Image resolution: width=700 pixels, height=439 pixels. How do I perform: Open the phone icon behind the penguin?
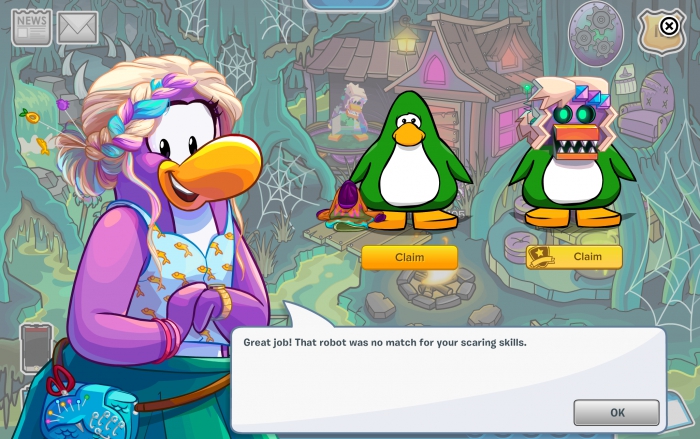click(35, 347)
